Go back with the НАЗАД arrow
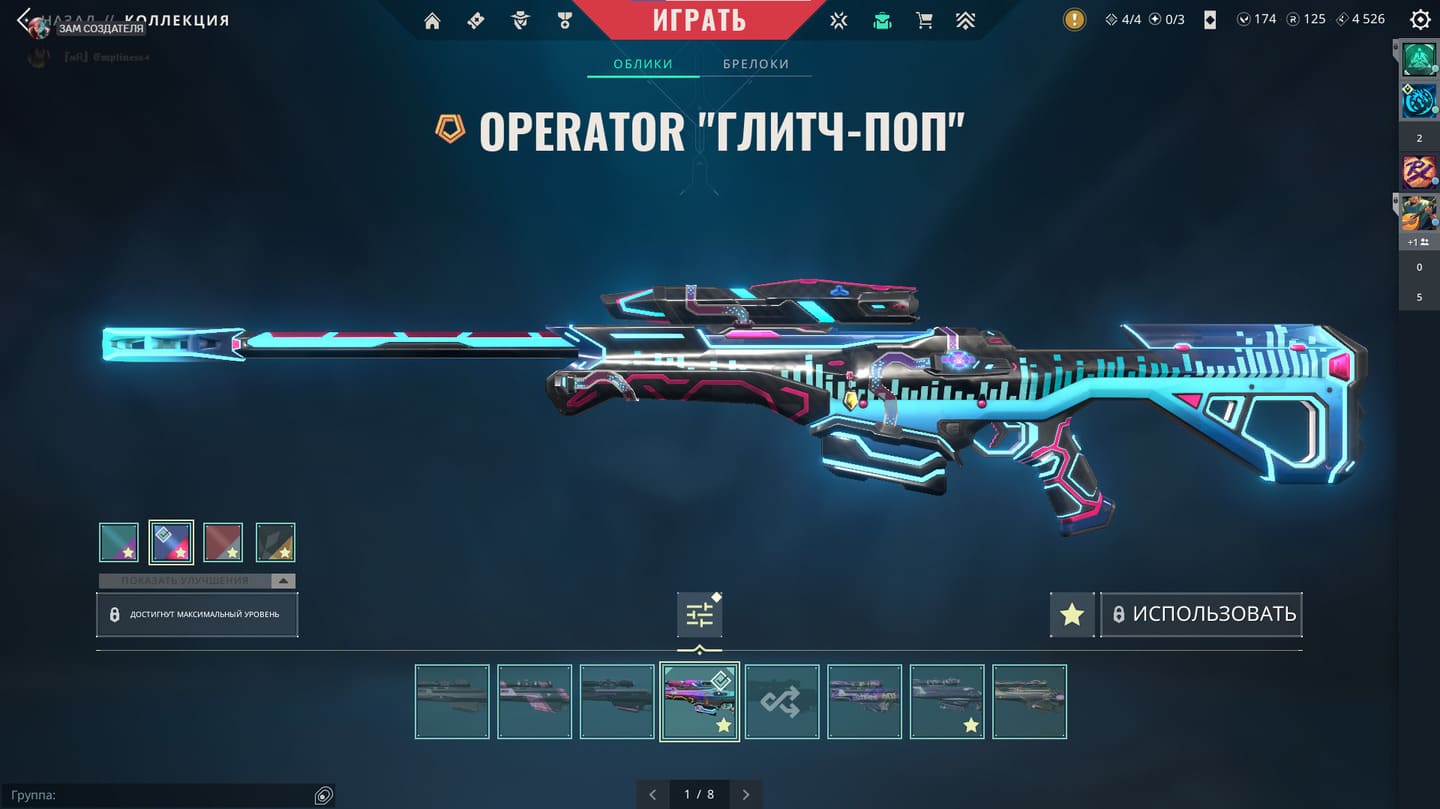The height and width of the screenshot is (809, 1440). (x=25, y=20)
